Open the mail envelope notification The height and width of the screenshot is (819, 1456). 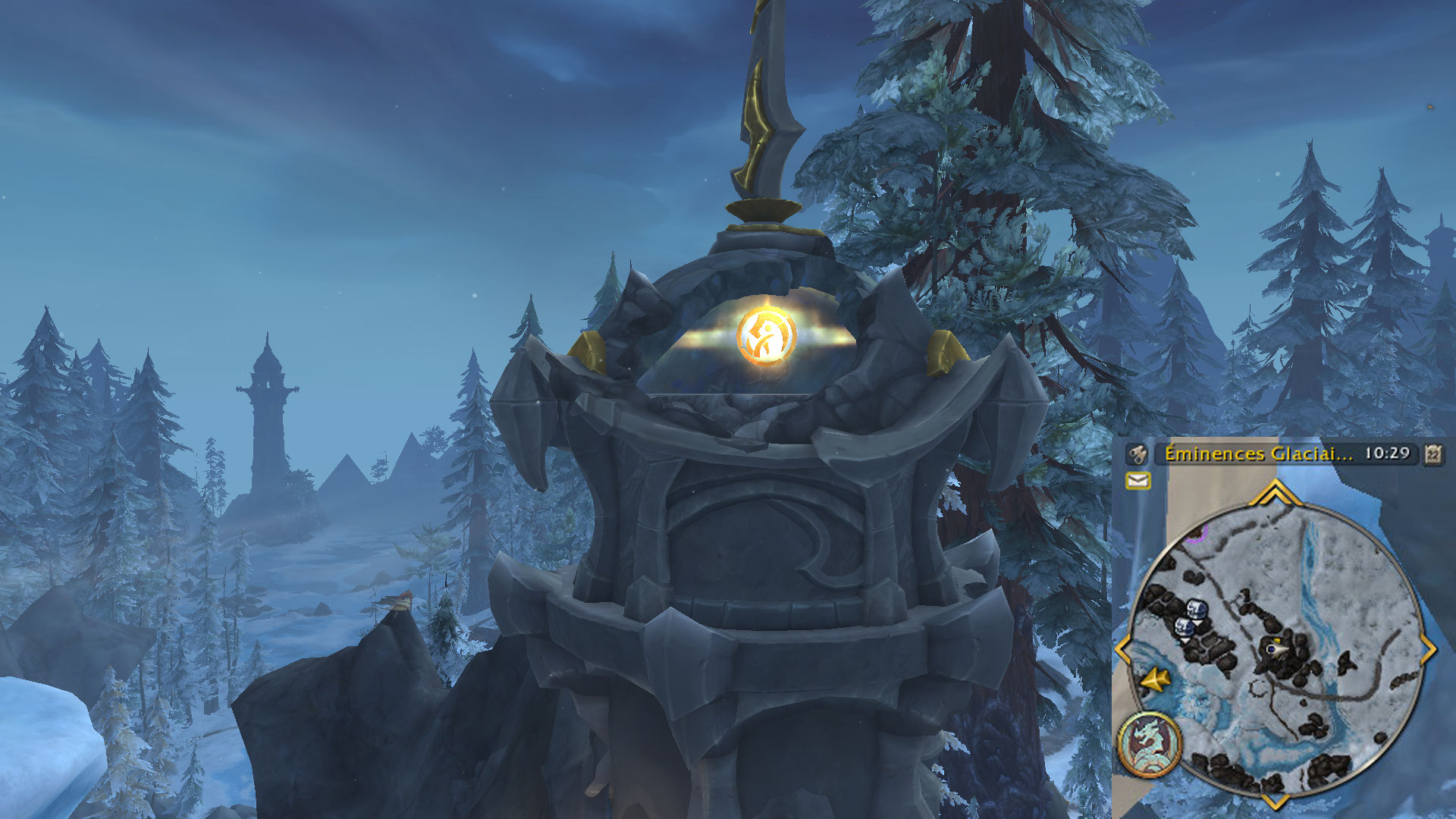[1138, 480]
